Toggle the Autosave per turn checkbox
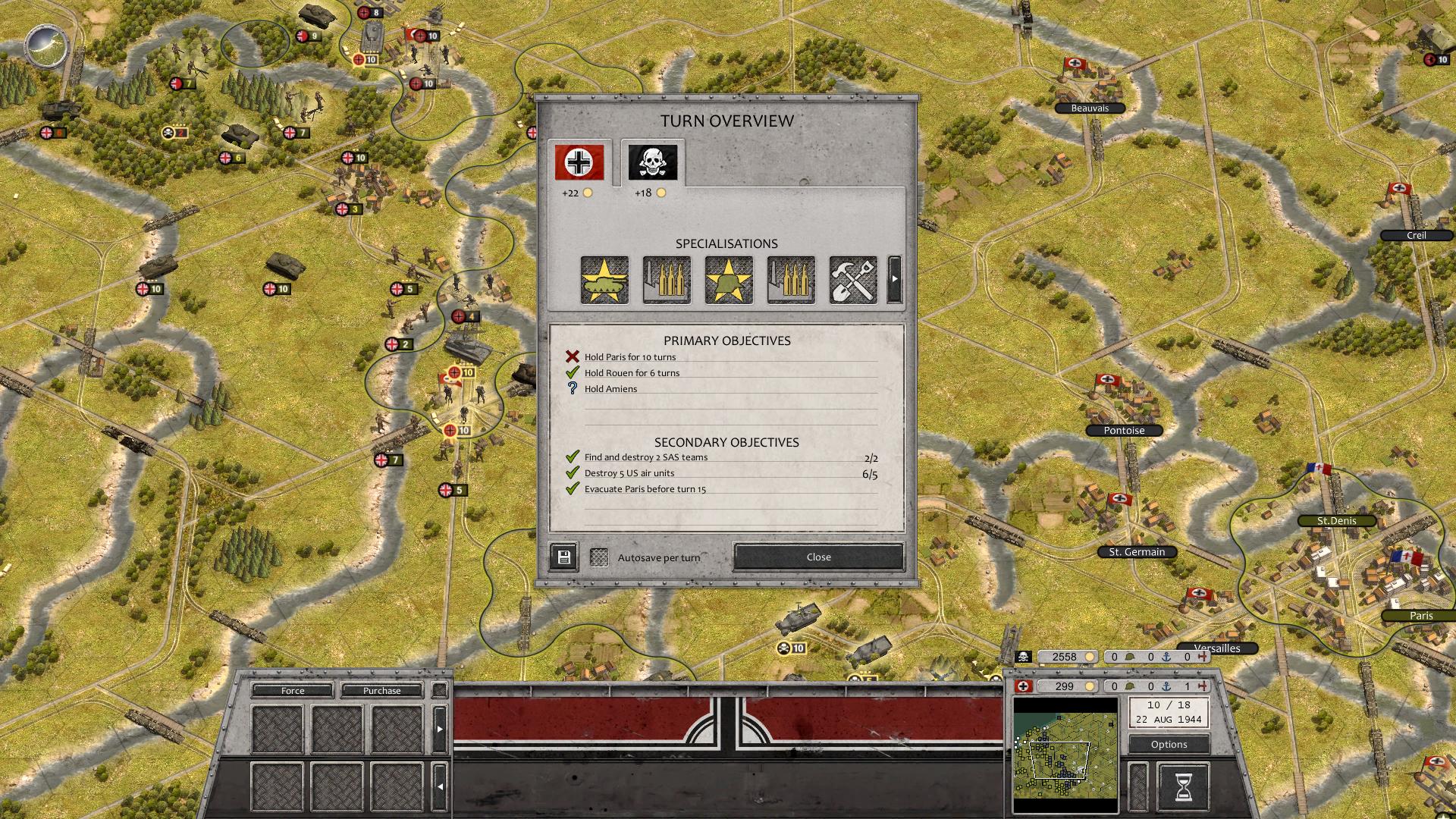 point(599,557)
